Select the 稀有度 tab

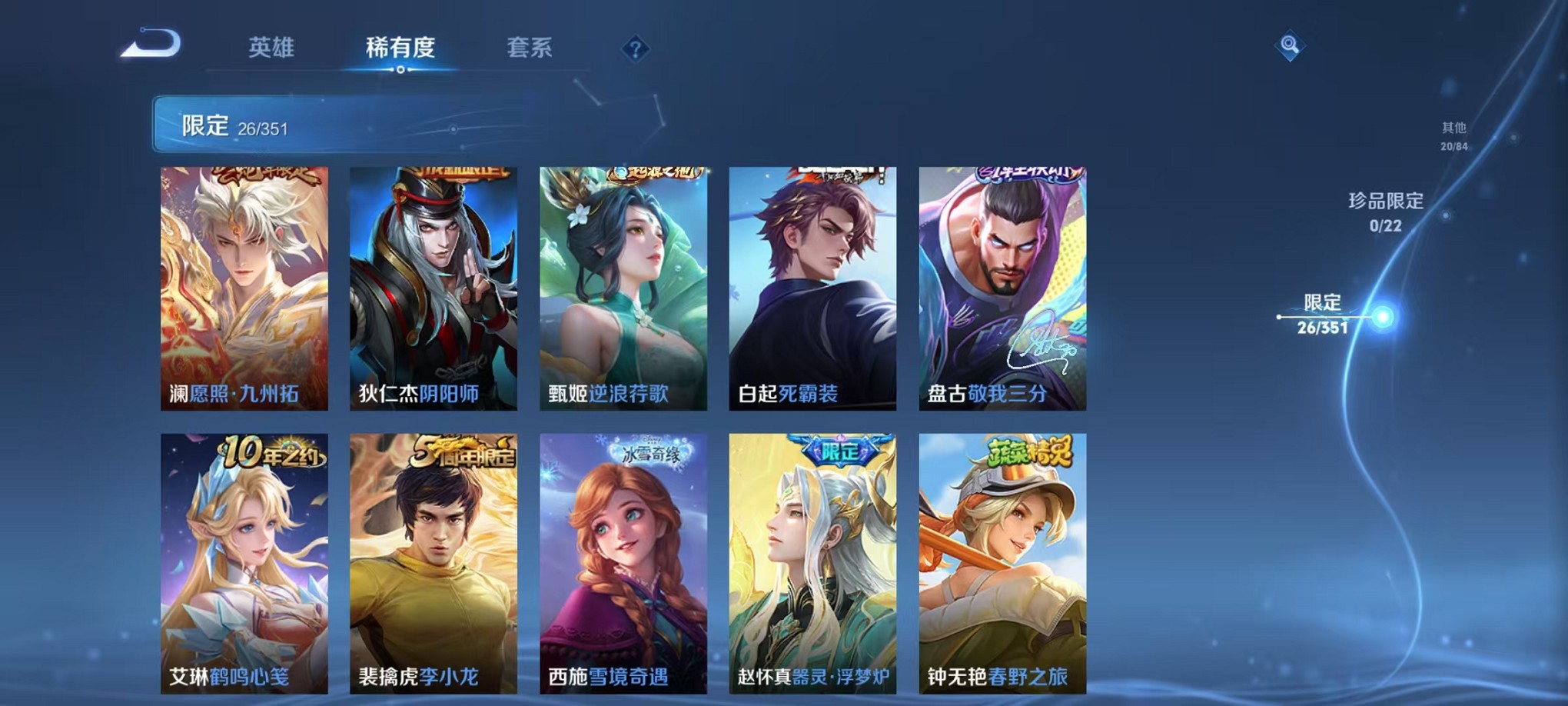tap(400, 48)
